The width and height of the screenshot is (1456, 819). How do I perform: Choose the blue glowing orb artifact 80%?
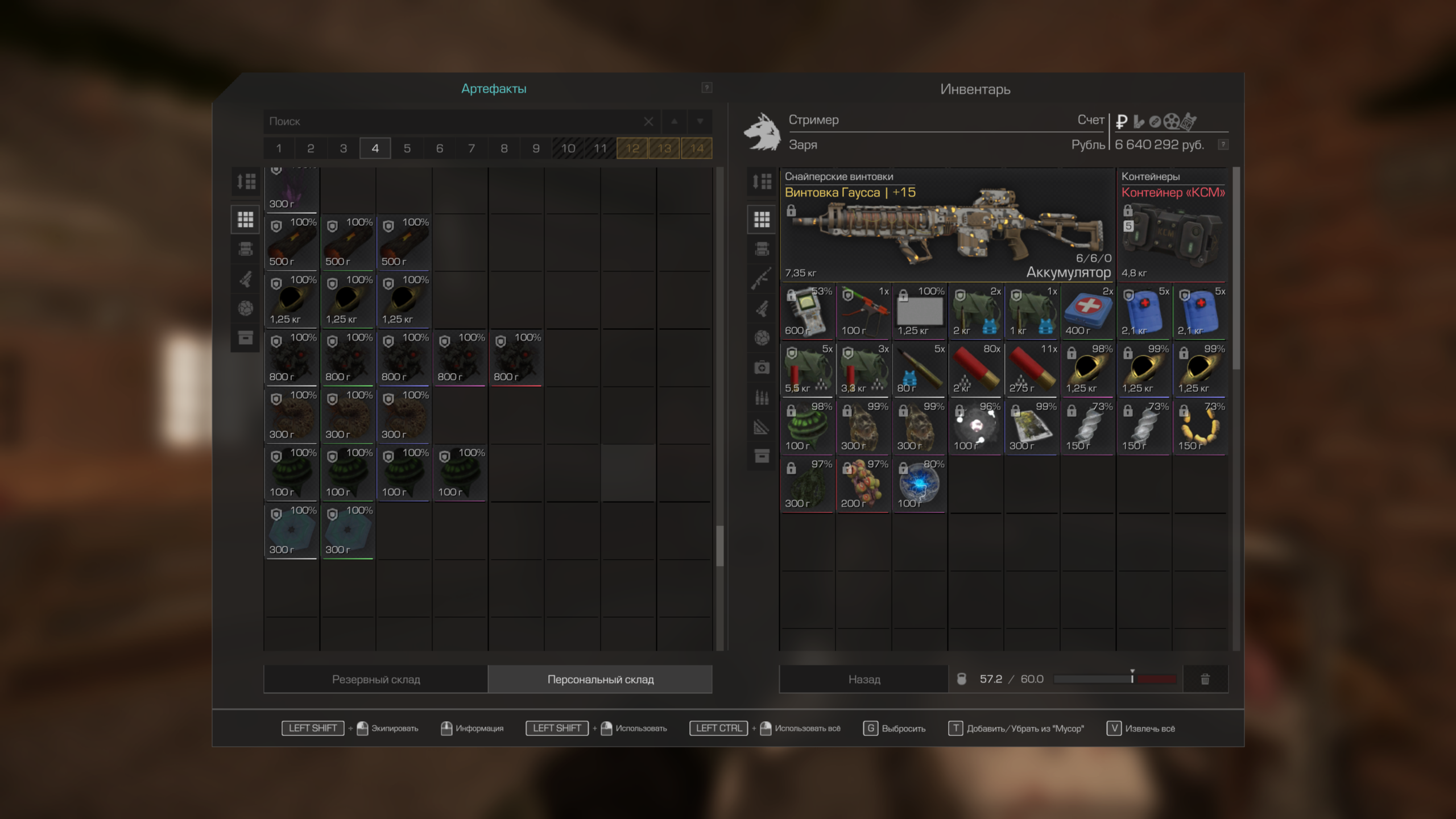(x=919, y=485)
